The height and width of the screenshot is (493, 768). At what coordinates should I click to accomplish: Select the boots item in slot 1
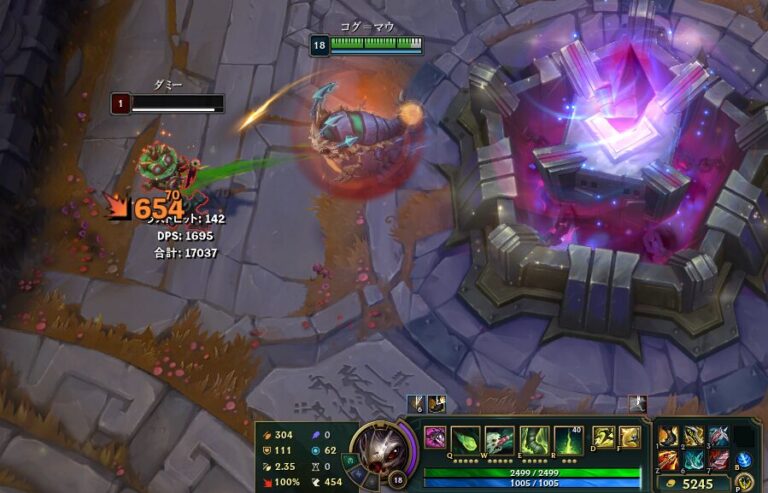[x=667, y=436]
